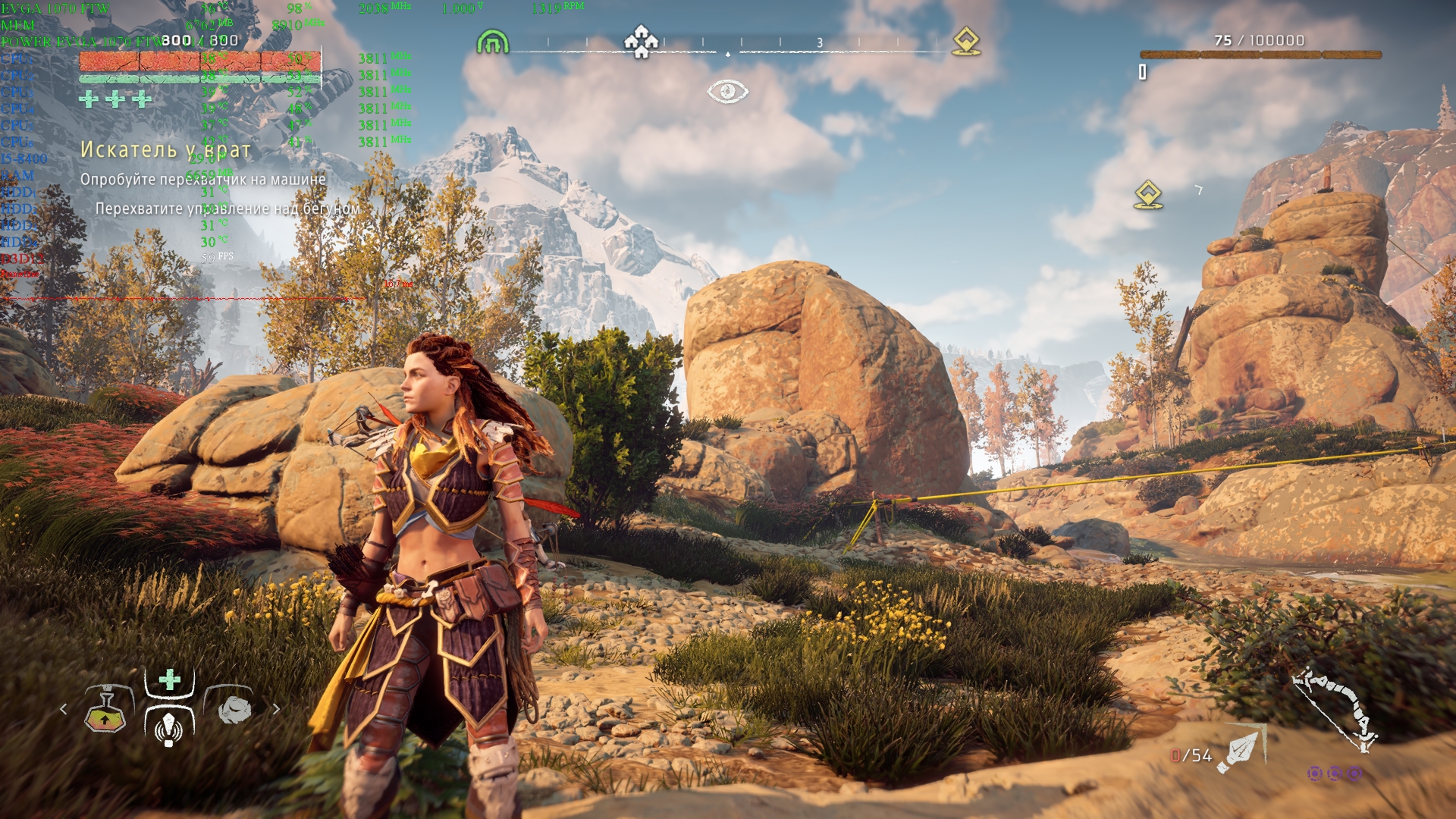
Task: Select the yellow potion flask slot
Action: [x=105, y=709]
